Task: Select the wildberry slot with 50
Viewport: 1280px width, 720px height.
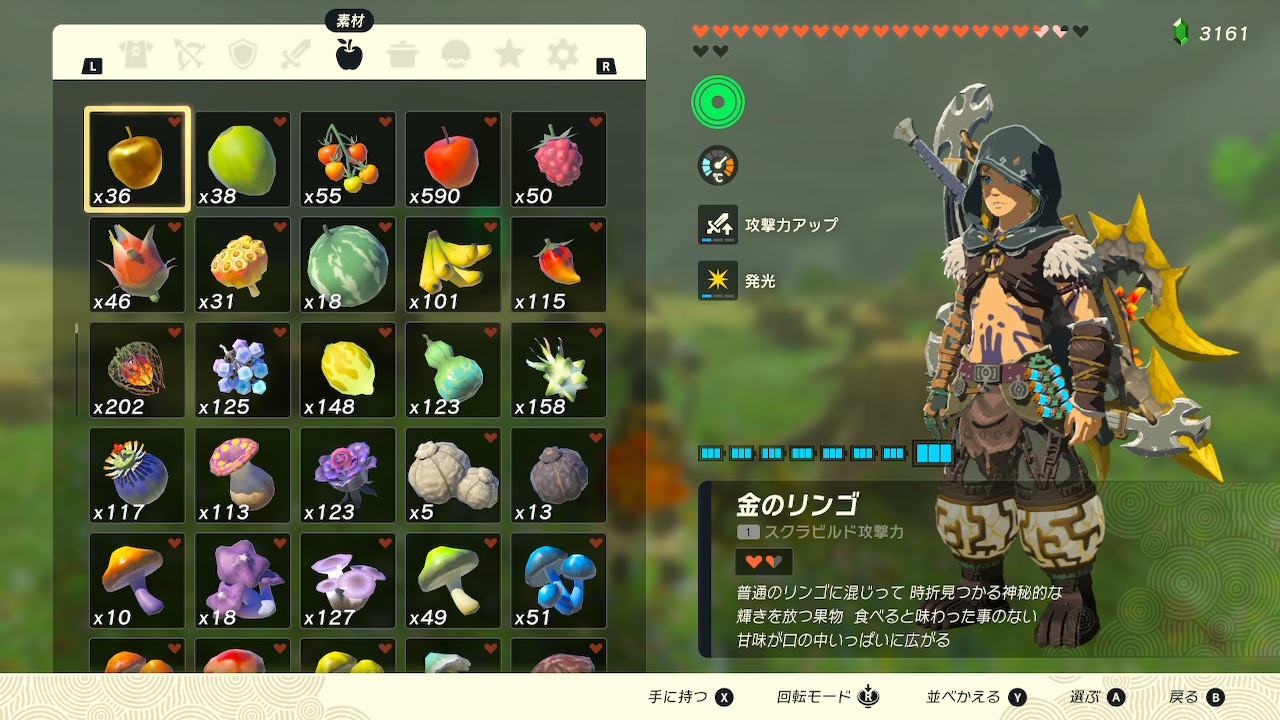Action: 558,159
